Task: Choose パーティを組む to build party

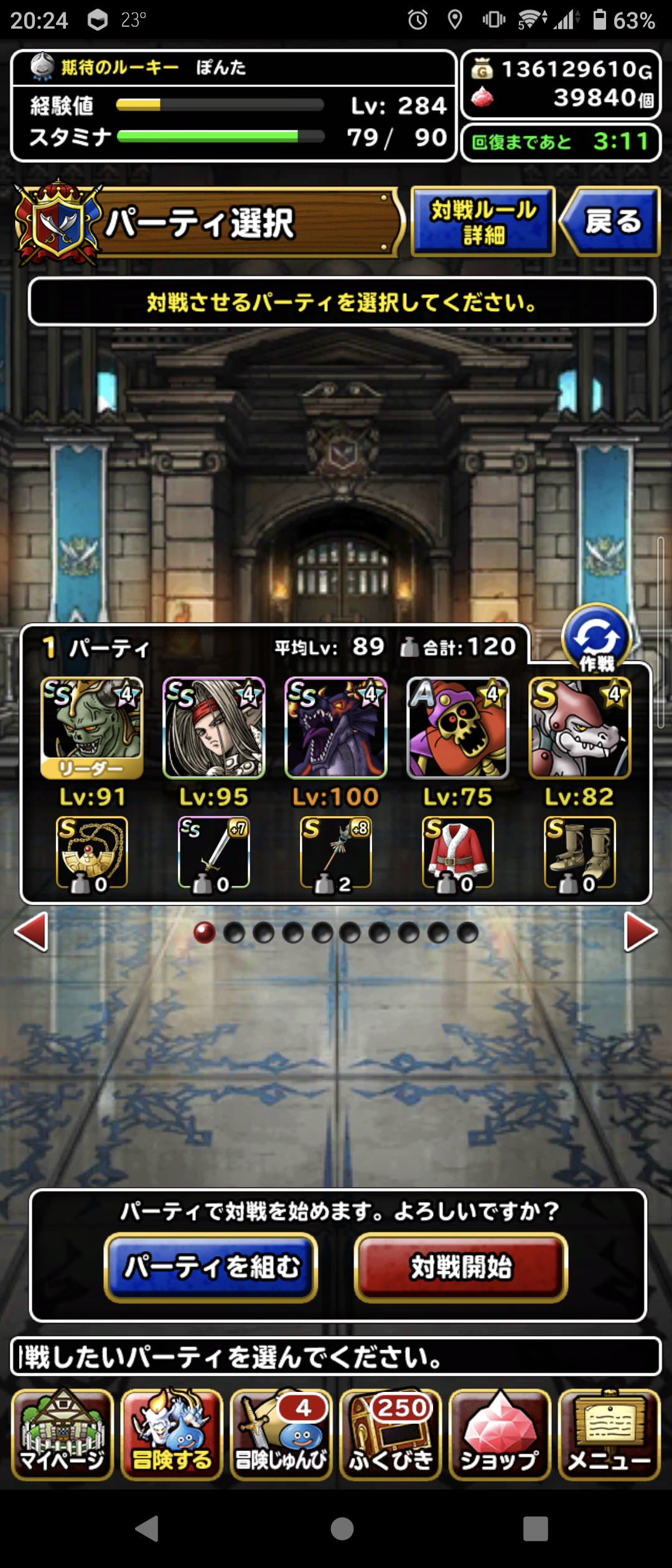Action: click(x=211, y=1267)
